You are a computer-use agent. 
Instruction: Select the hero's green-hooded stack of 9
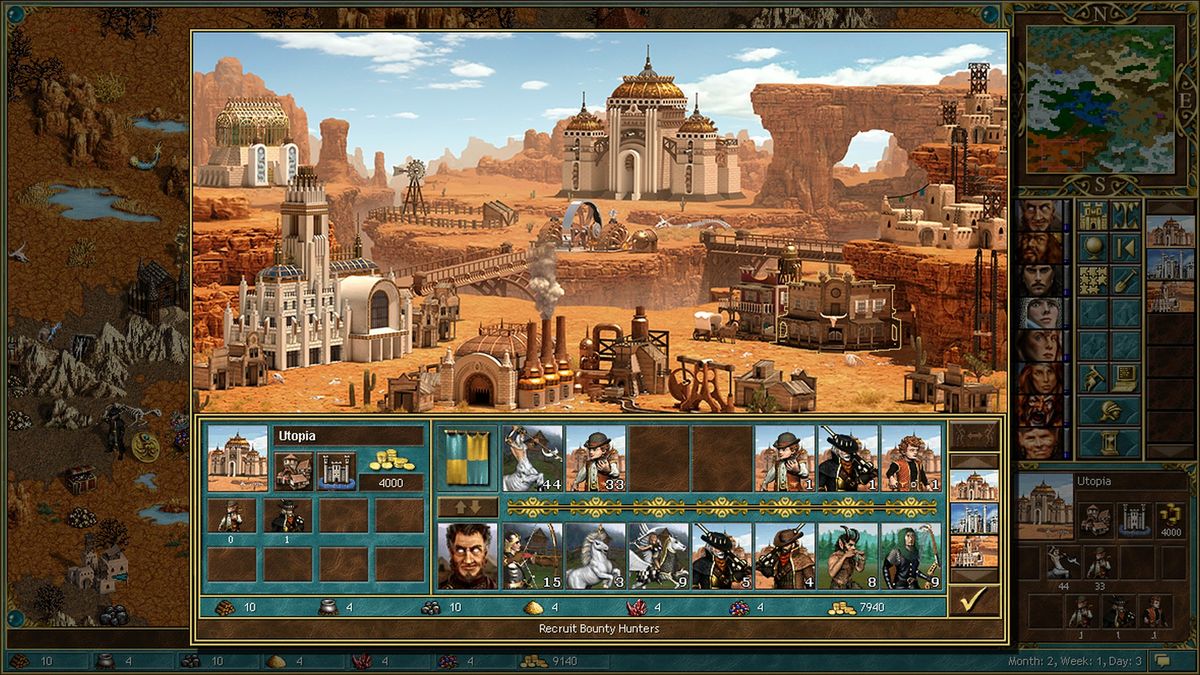click(911, 556)
